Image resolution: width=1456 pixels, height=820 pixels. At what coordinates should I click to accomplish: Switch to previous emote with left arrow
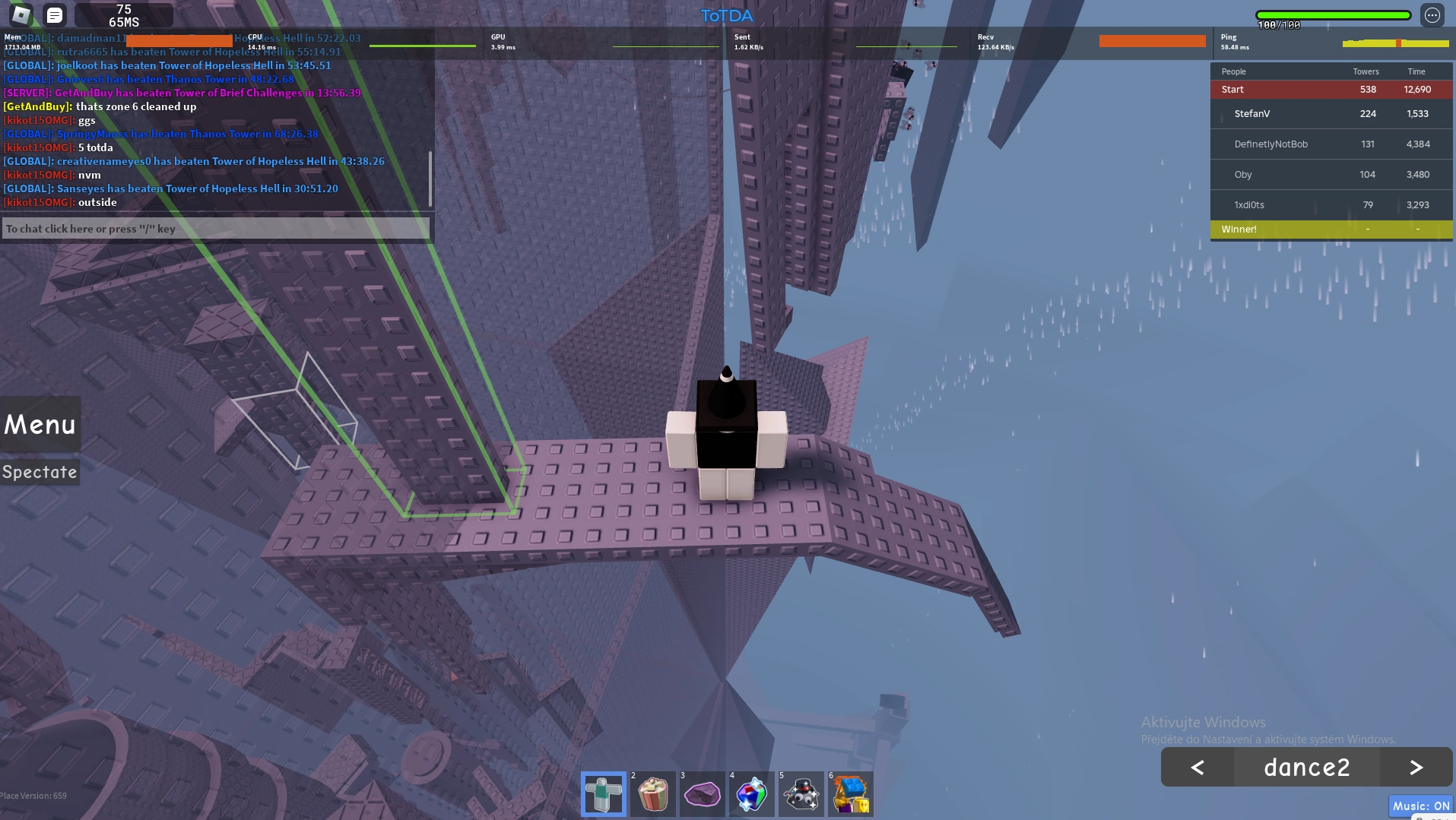pos(1197,767)
